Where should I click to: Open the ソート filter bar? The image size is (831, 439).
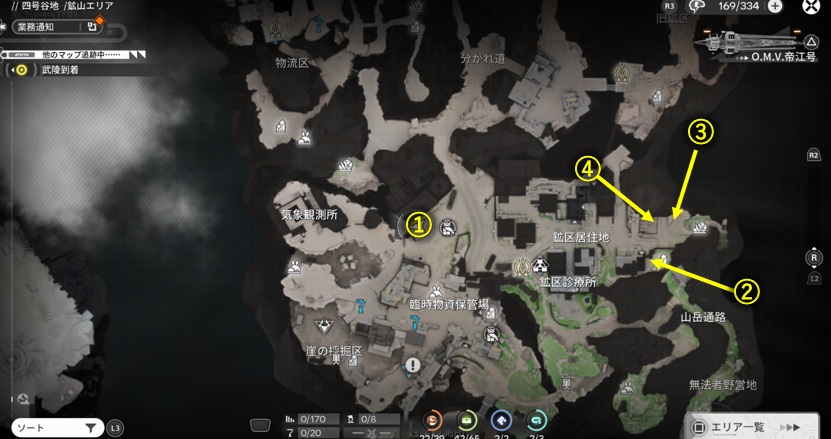(x=53, y=428)
